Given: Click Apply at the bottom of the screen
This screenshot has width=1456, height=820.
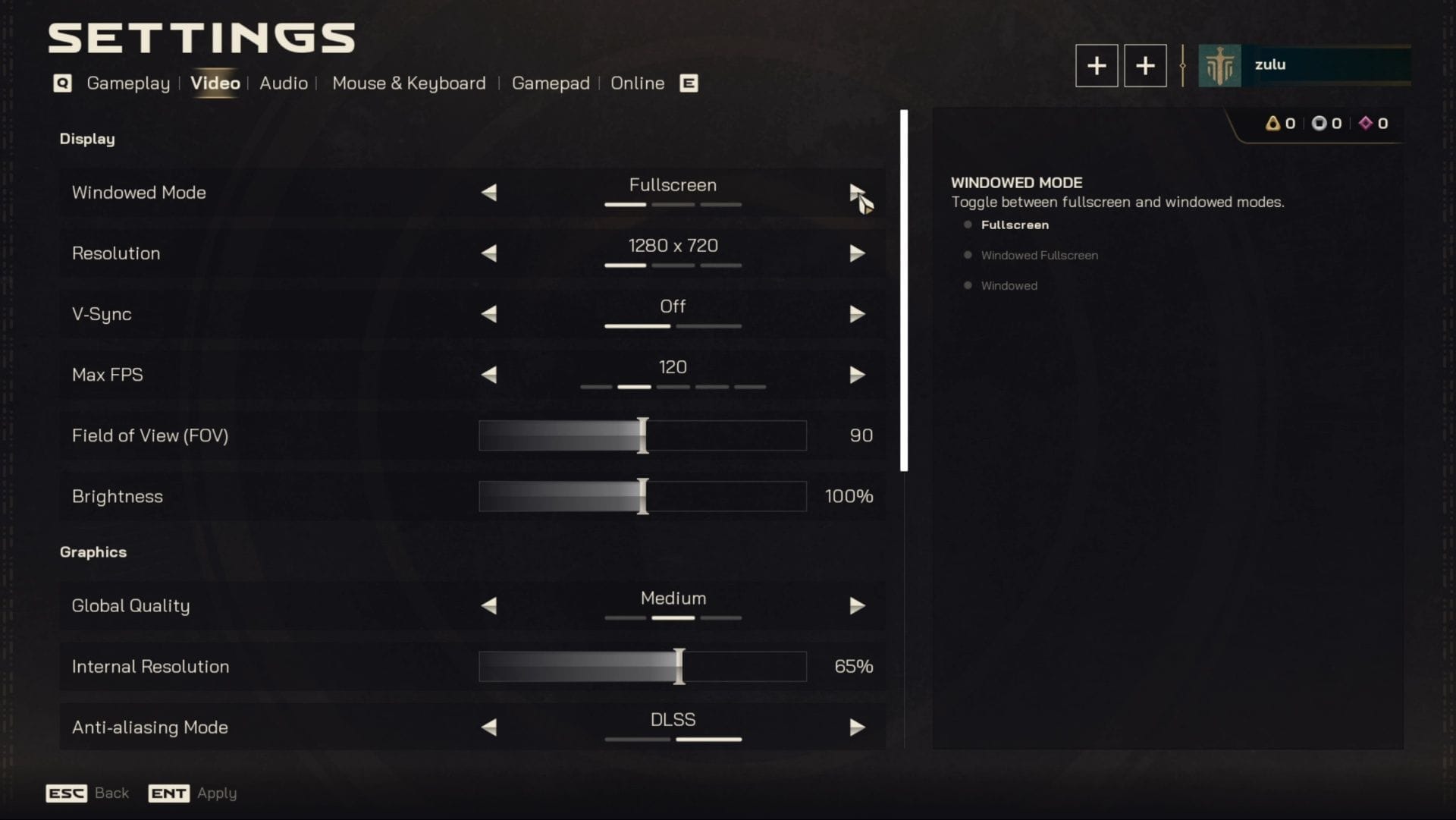Looking at the screenshot, I should (x=216, y=793).
